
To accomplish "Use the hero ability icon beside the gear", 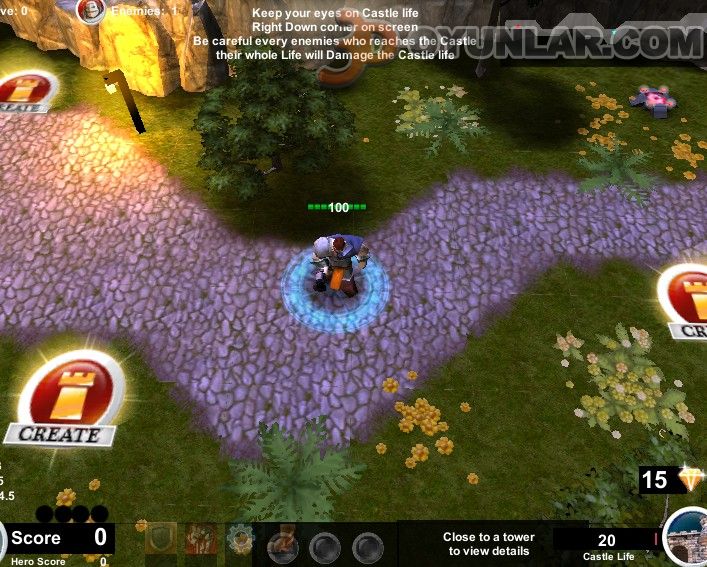I will [283, 543].
